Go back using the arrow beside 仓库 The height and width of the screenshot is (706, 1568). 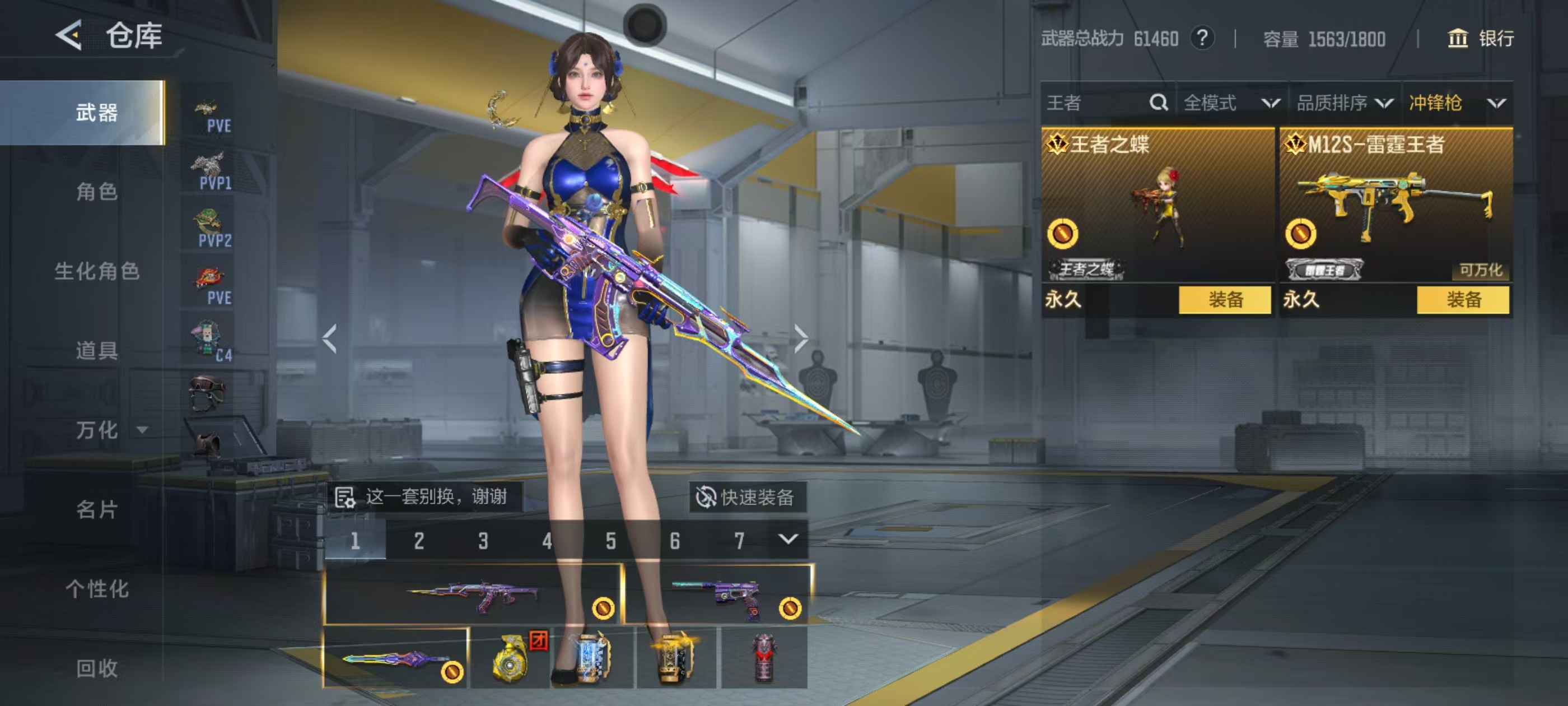69,35
